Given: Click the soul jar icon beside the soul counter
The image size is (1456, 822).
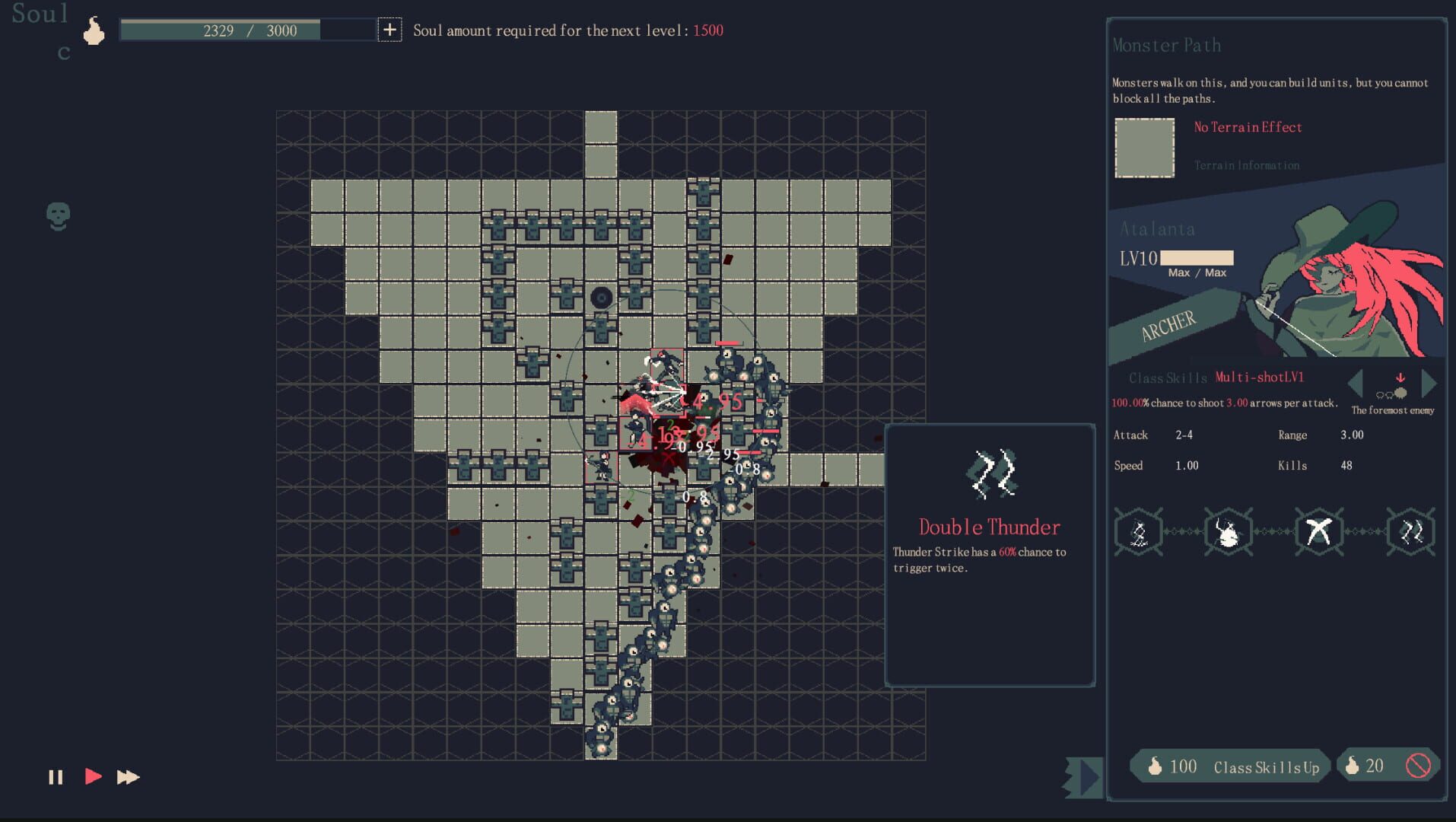Looking at the screenshot, I should (94, 30).
